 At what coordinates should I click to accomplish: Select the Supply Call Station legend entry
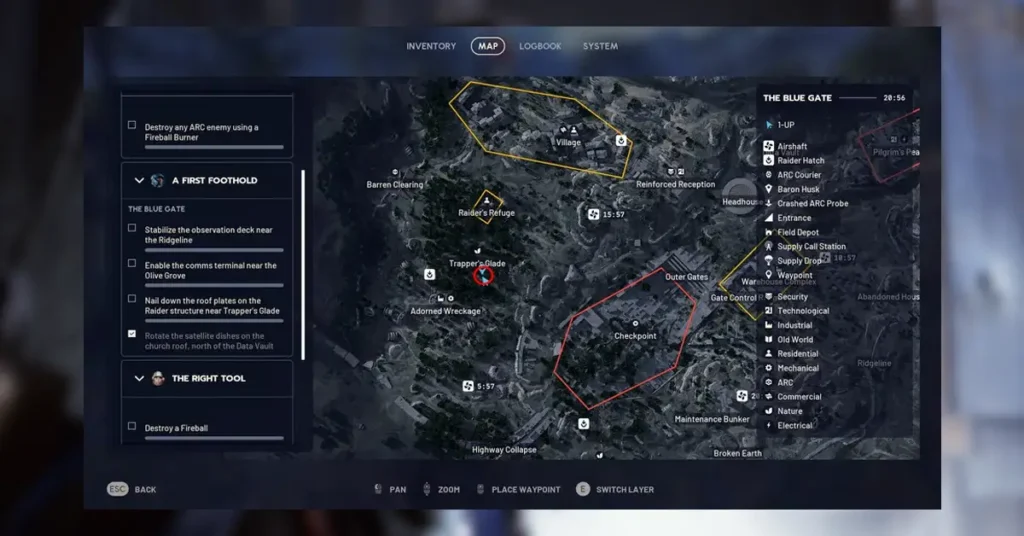810,247
